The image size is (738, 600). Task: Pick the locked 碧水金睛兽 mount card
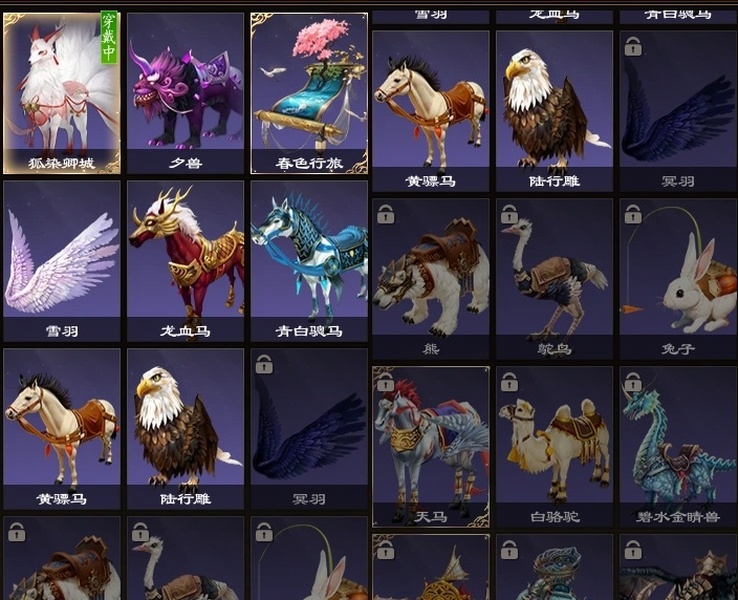tap(678, 446)
